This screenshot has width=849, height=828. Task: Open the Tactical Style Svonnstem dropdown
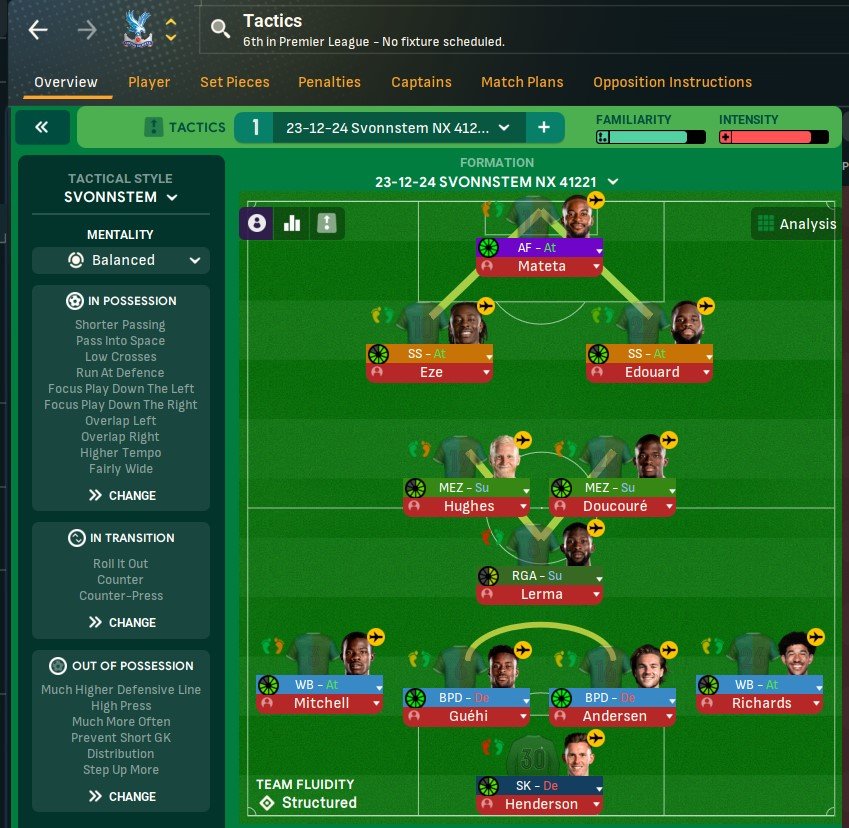(121, 197)
